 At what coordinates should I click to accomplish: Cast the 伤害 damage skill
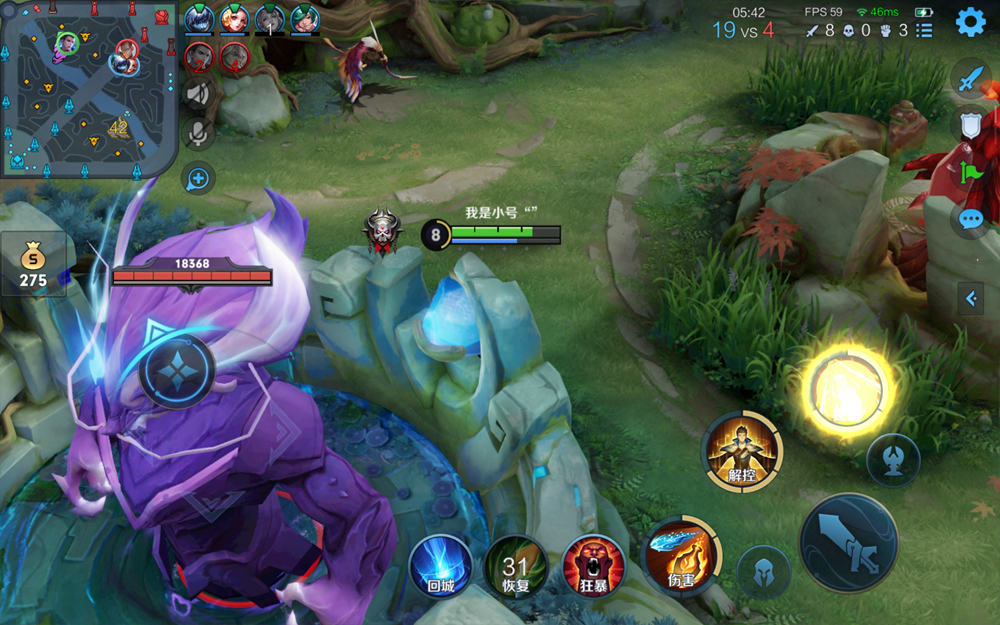point(681,556)
